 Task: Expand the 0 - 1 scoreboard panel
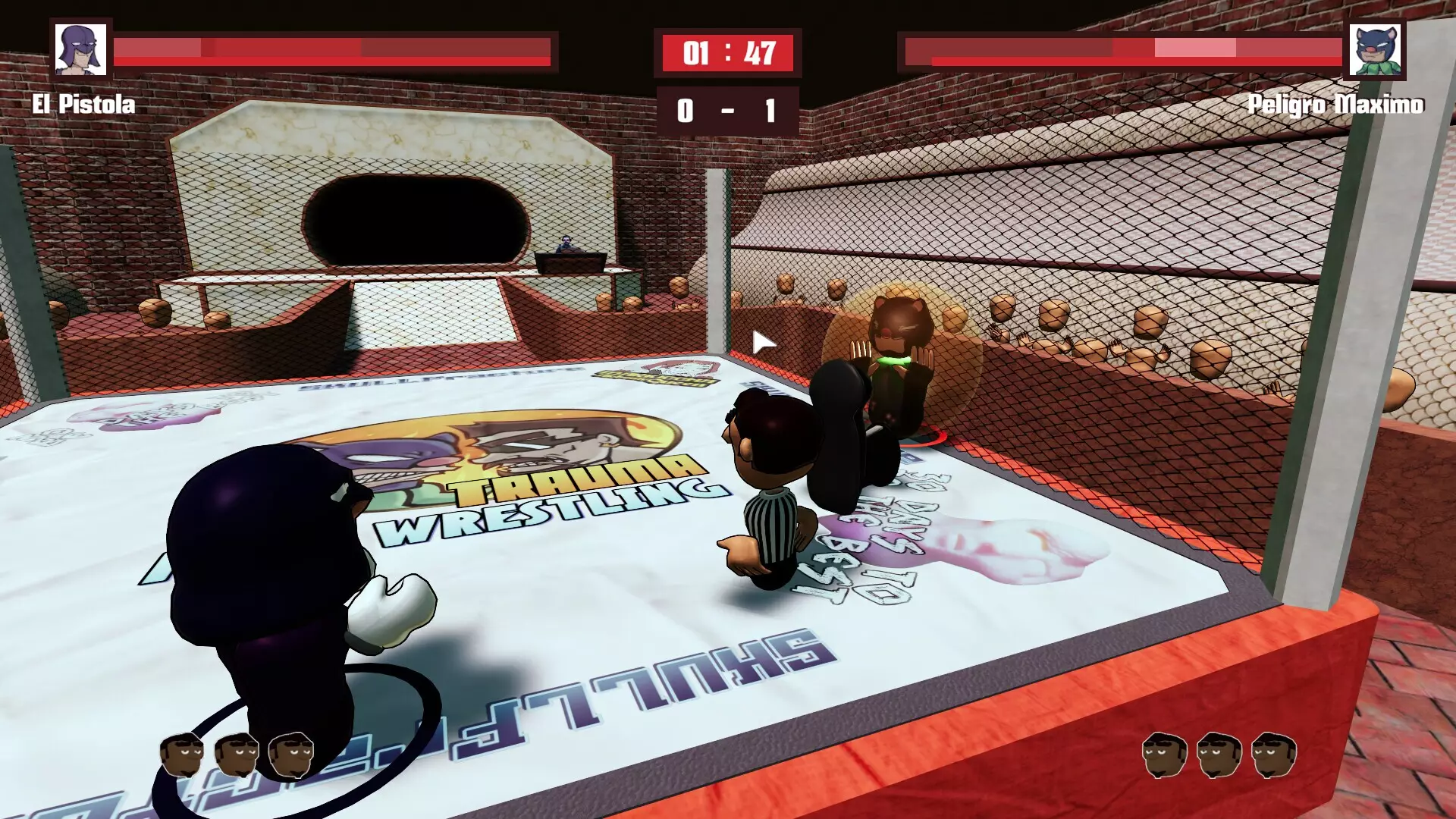click(726, 110)
